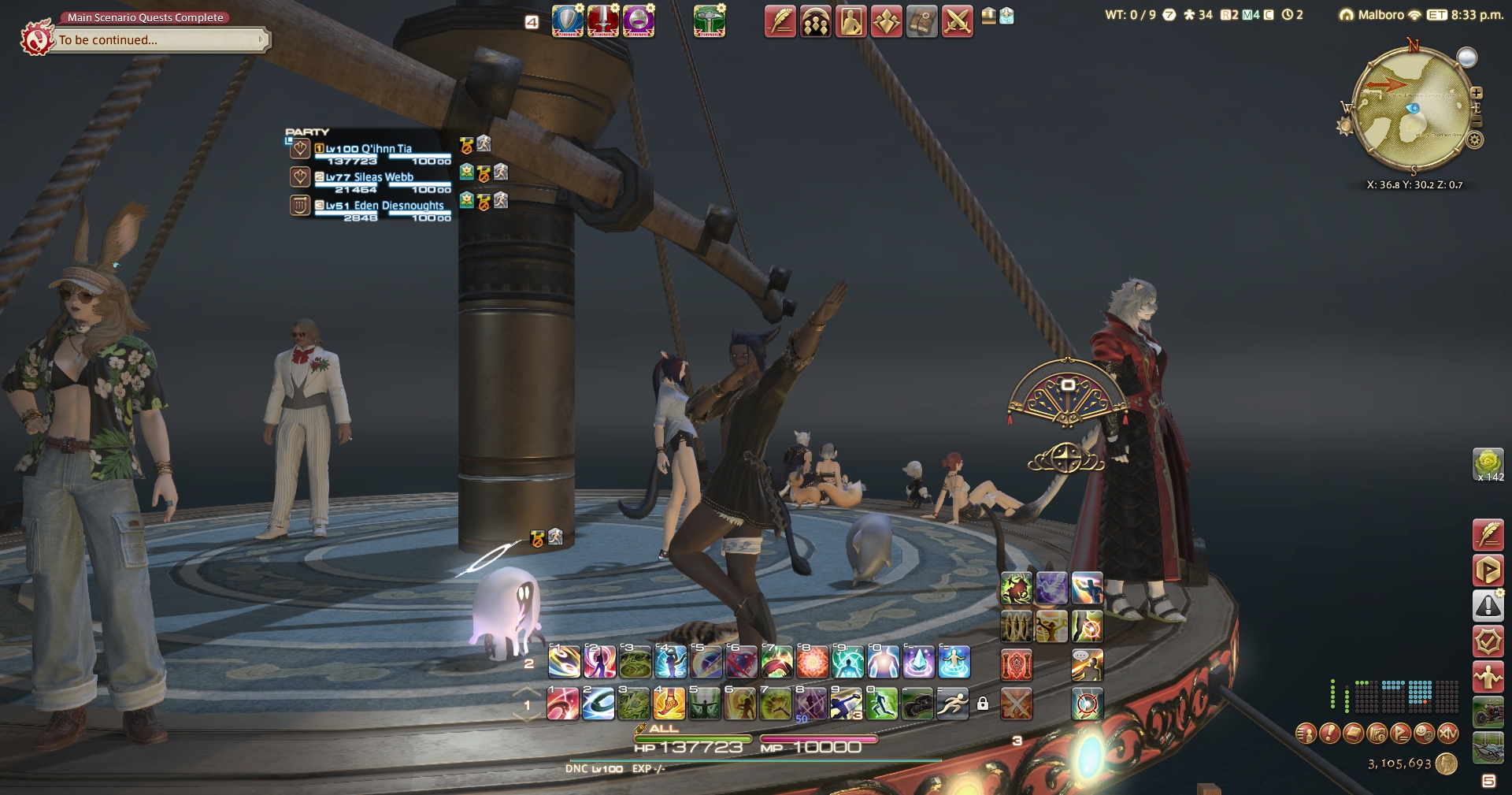The image size is (1512, 795).
Task: Open the Main Scenario quest tracker
Action: 157,39
